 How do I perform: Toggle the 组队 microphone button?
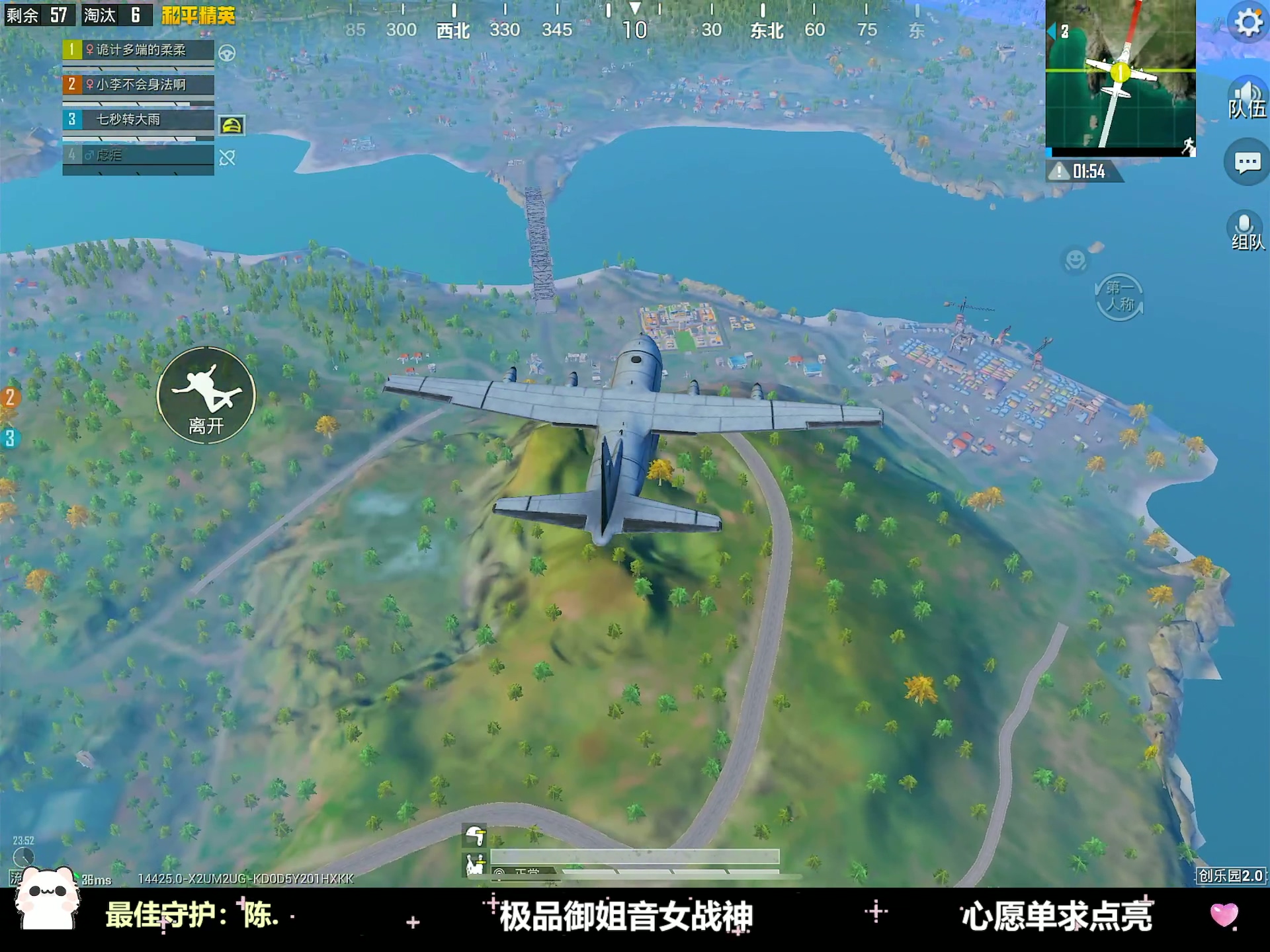(1246, 231)
